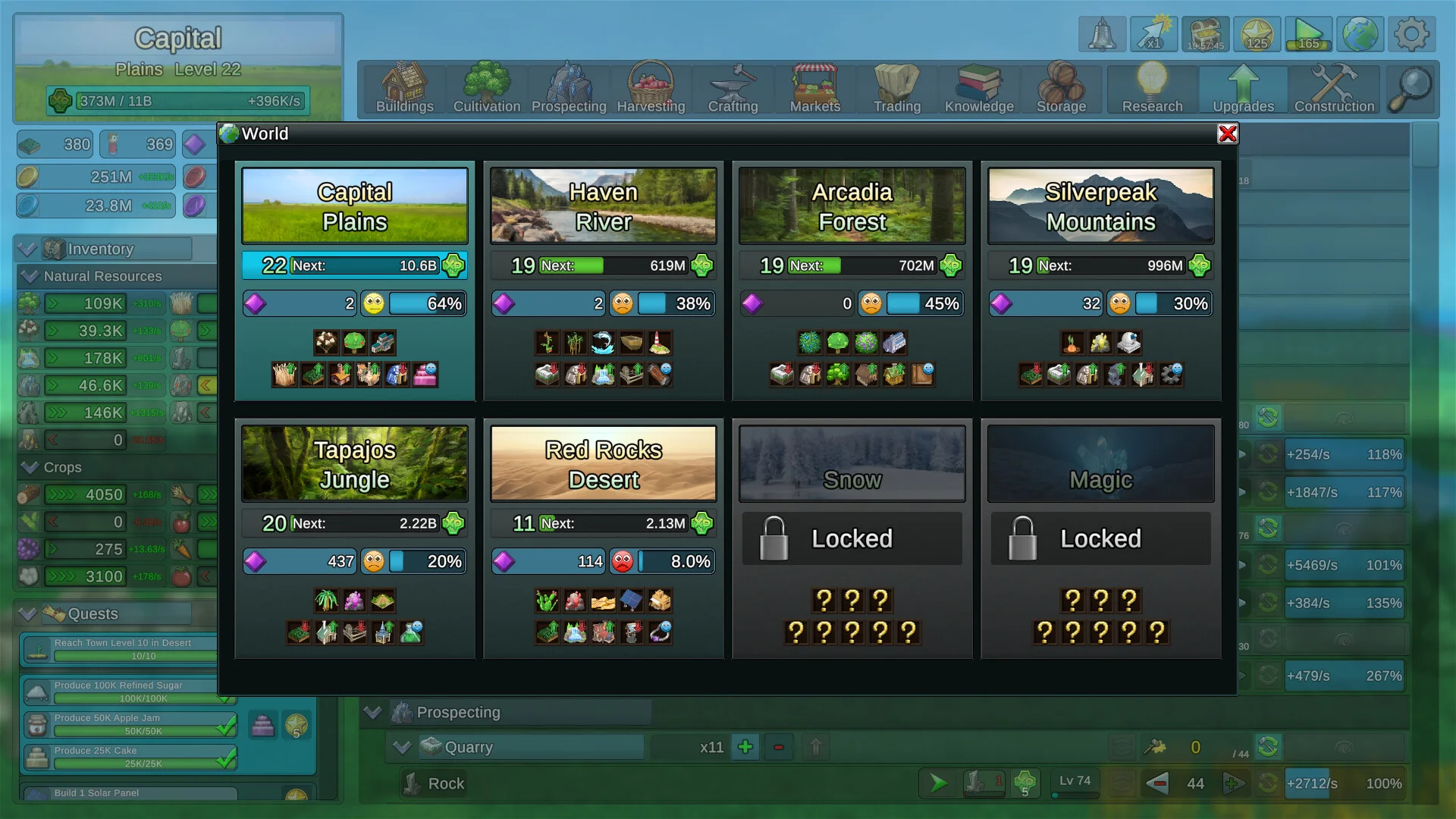Viewport: 1456px width, 819px height.
Task: Open the Arcadia Forest region
Action: coord(852,206)
